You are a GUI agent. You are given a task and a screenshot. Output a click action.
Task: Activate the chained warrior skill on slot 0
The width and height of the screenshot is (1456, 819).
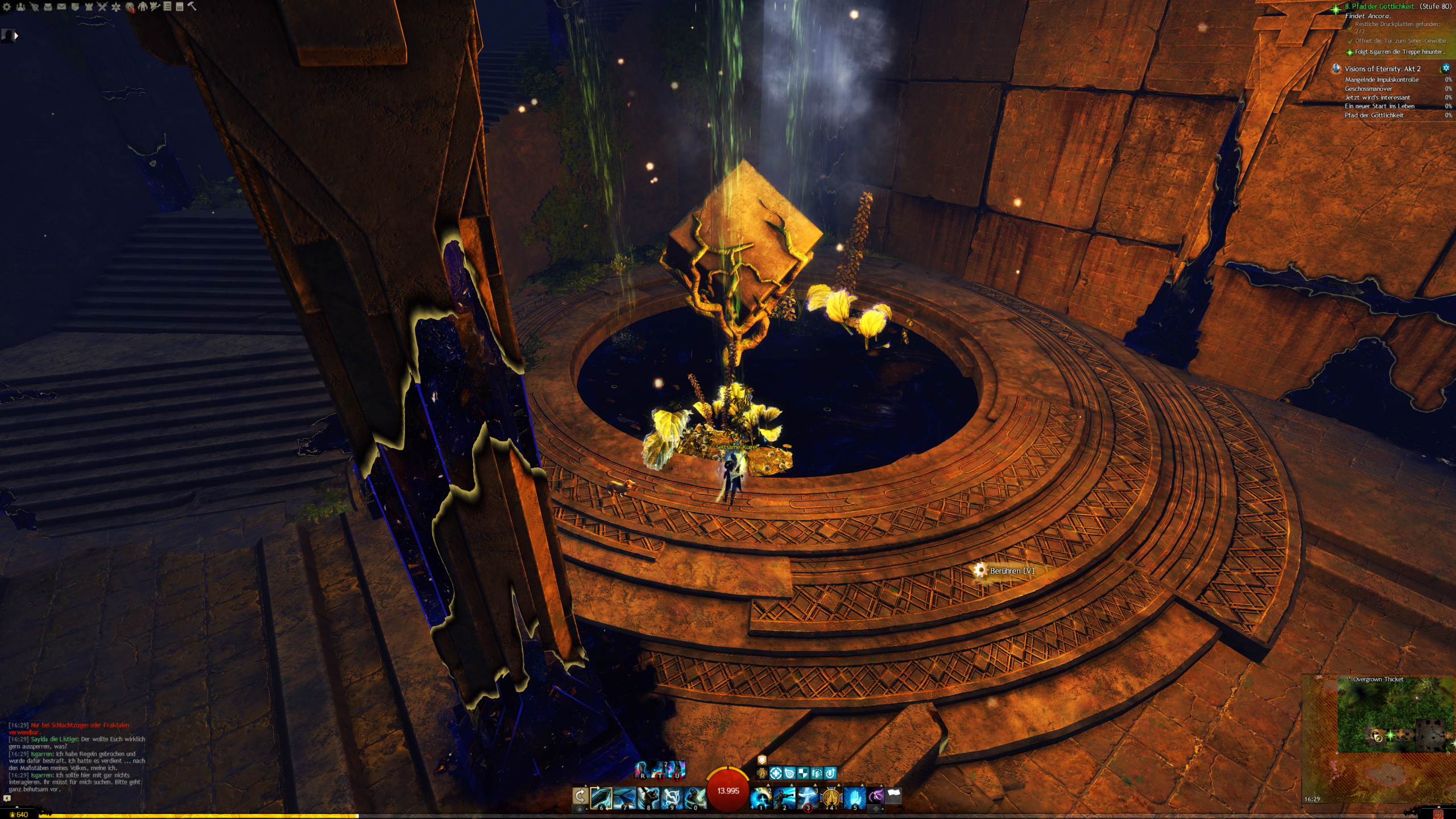pos(694,797)
